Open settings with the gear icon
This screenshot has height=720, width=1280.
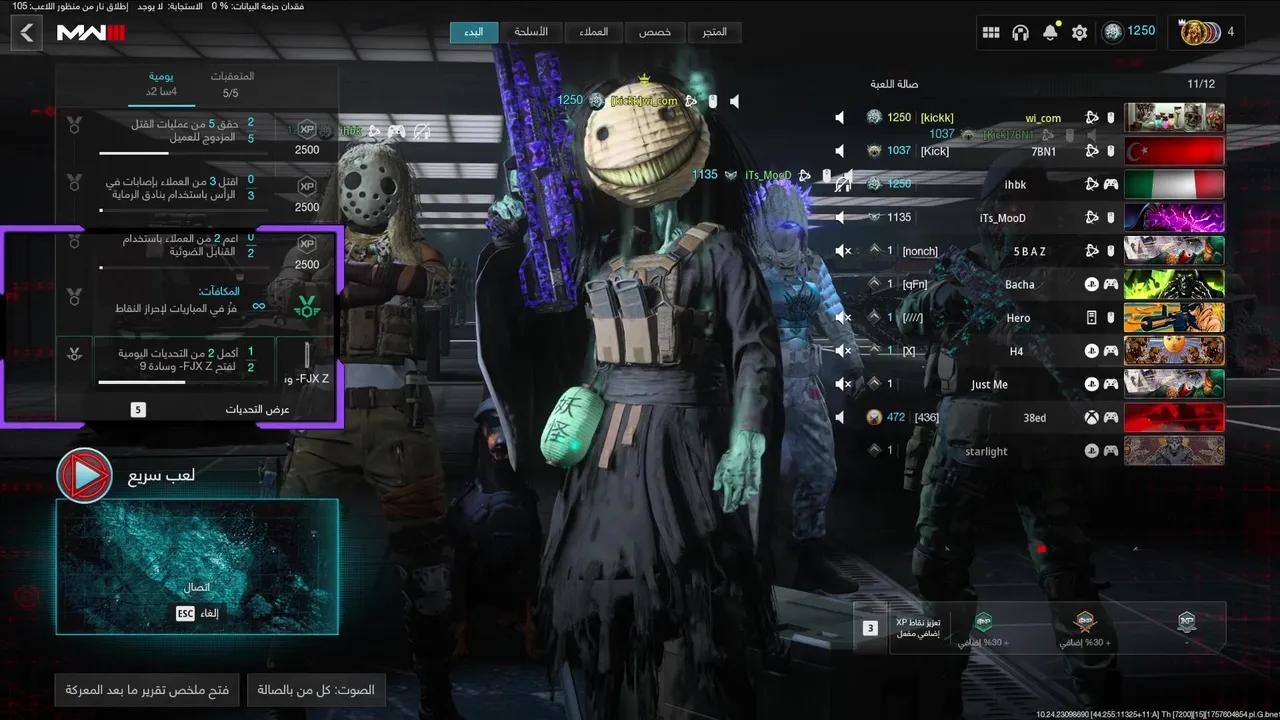click(x=1080, y=33)
